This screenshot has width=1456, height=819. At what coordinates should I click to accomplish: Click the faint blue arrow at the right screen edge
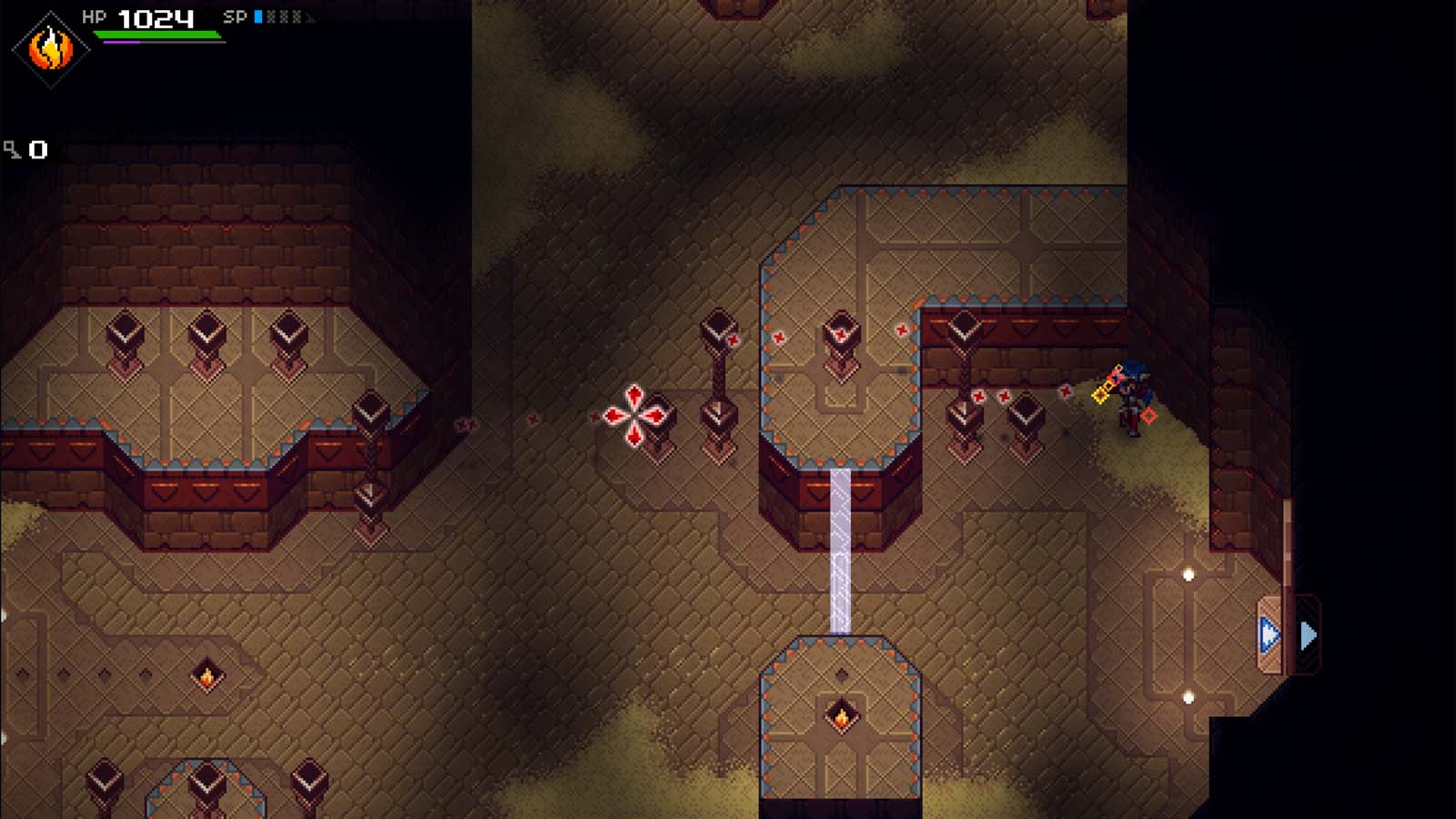(x=1309, y=634)
